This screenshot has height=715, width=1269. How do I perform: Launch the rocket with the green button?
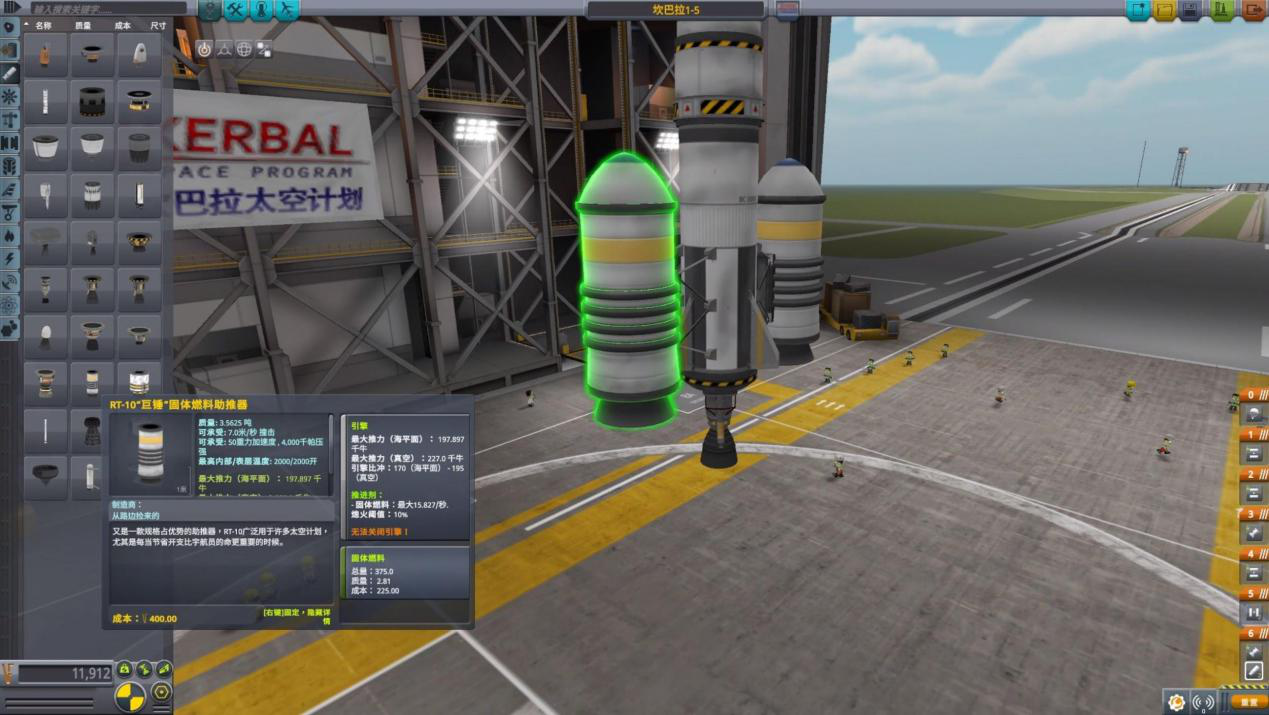(x=1221, y=10)
